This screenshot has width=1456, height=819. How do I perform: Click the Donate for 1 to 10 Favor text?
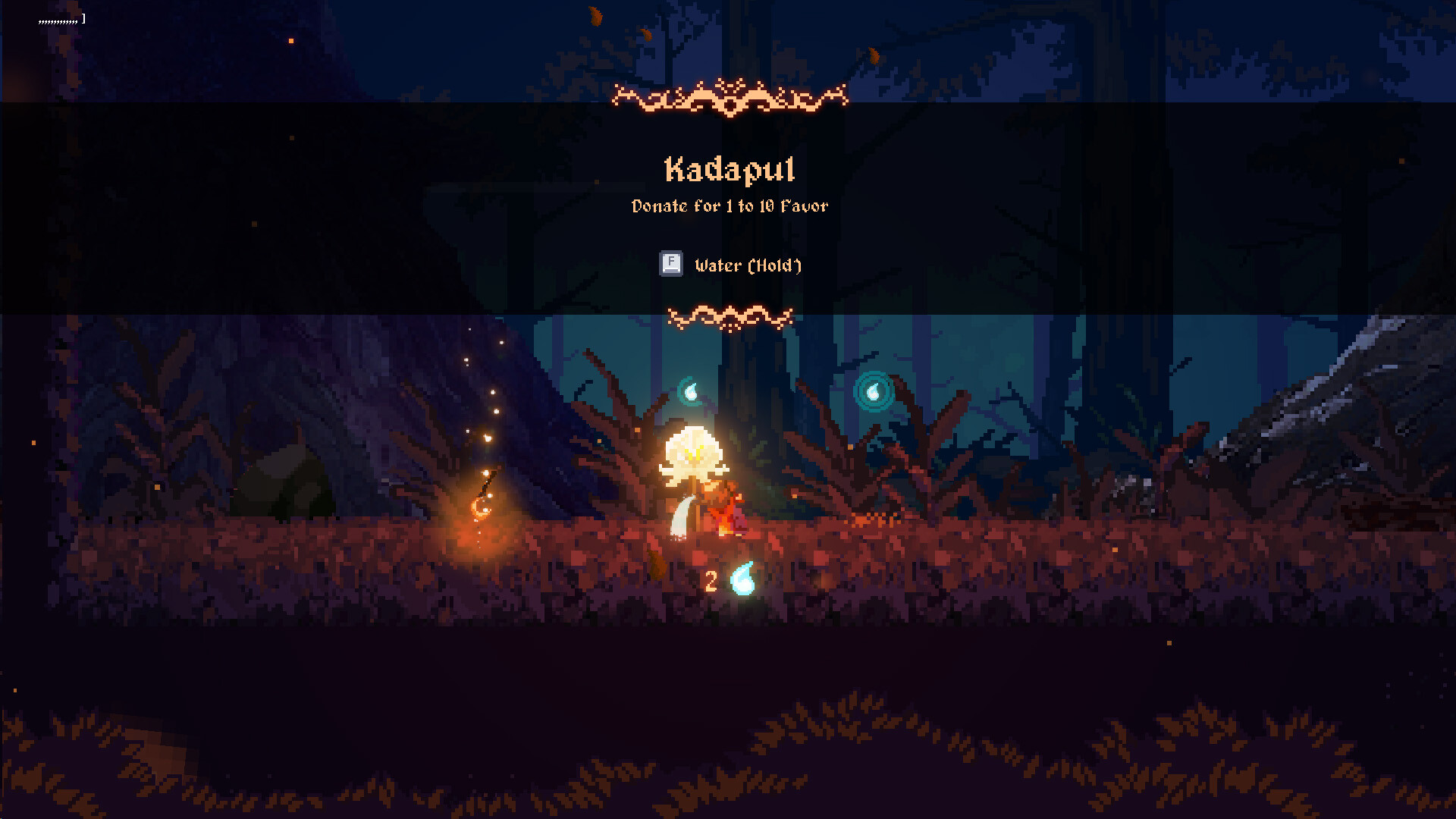pyautogui.click(x=730, y=206)
